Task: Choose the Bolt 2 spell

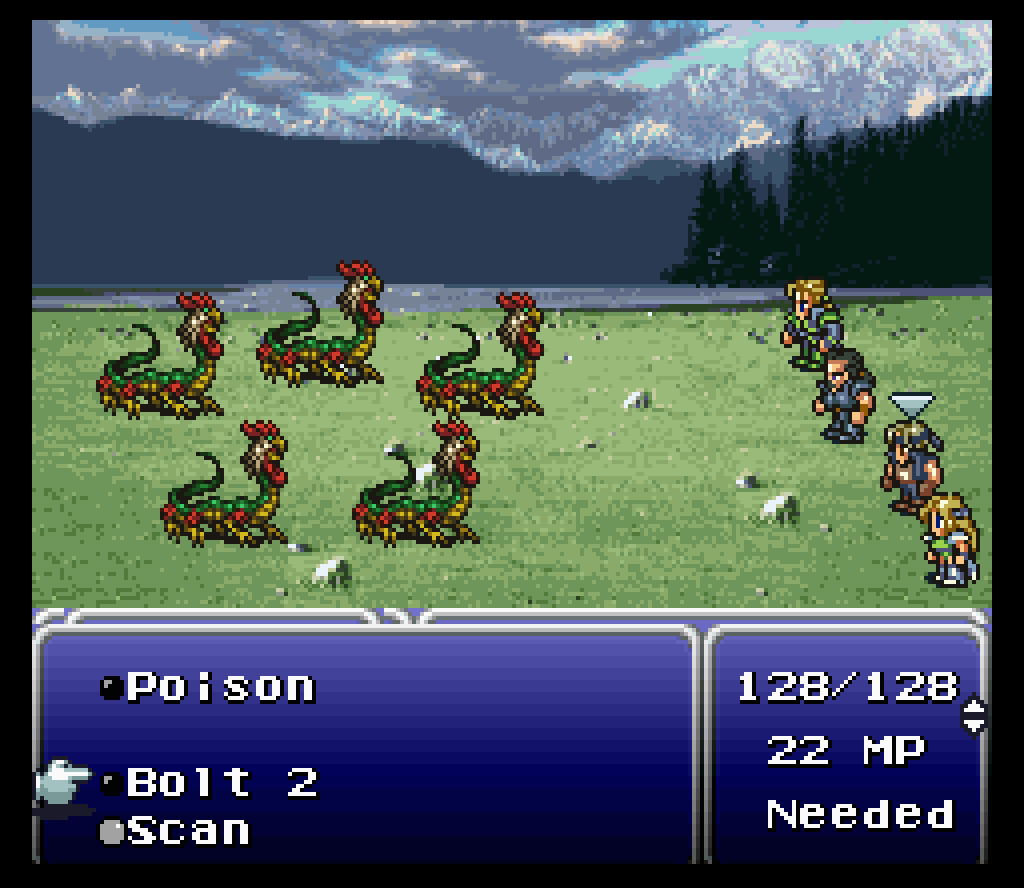Action: click(x=221, y=782)
